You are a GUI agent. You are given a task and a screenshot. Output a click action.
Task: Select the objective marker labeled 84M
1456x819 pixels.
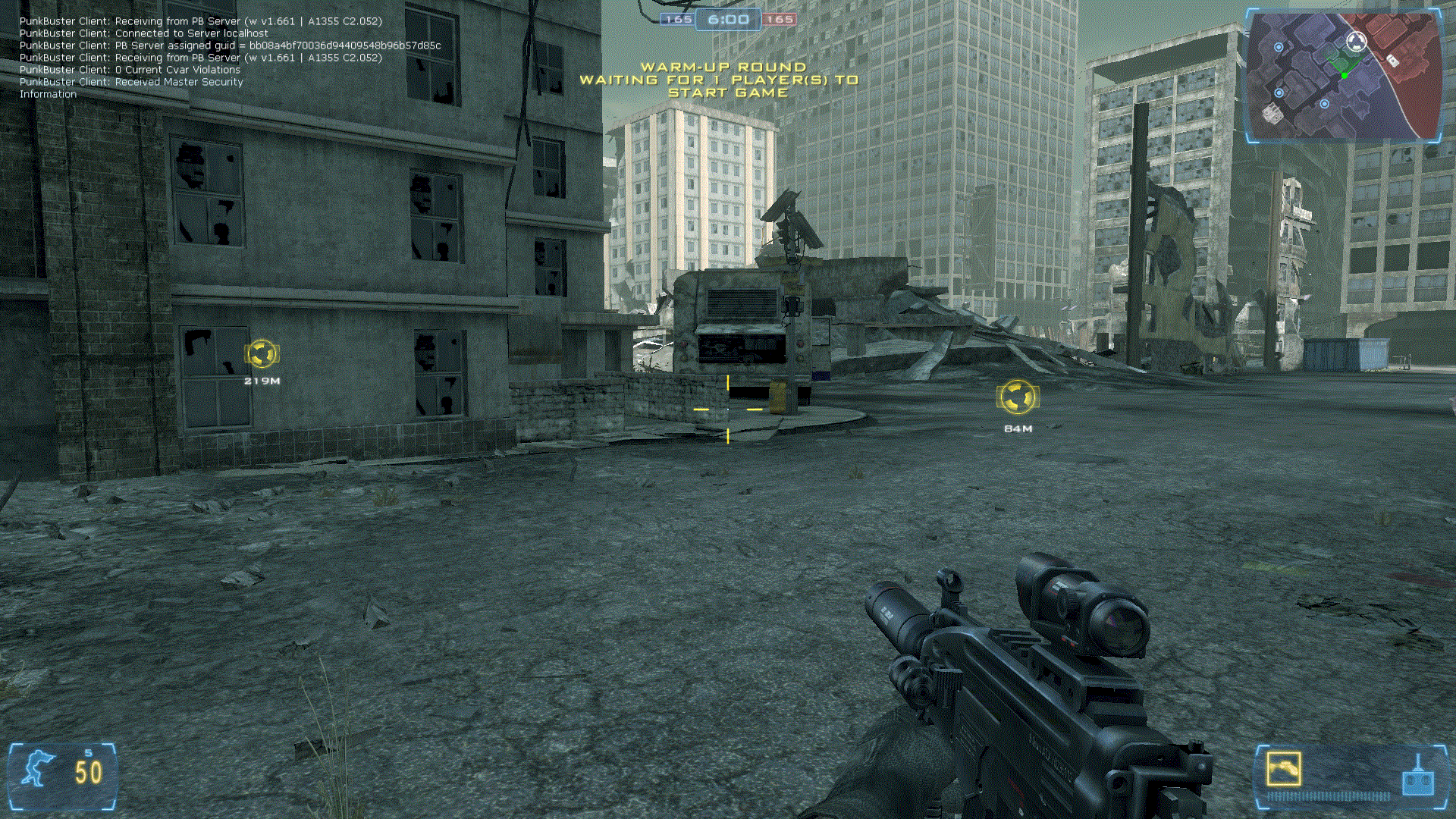[1017, 397]
